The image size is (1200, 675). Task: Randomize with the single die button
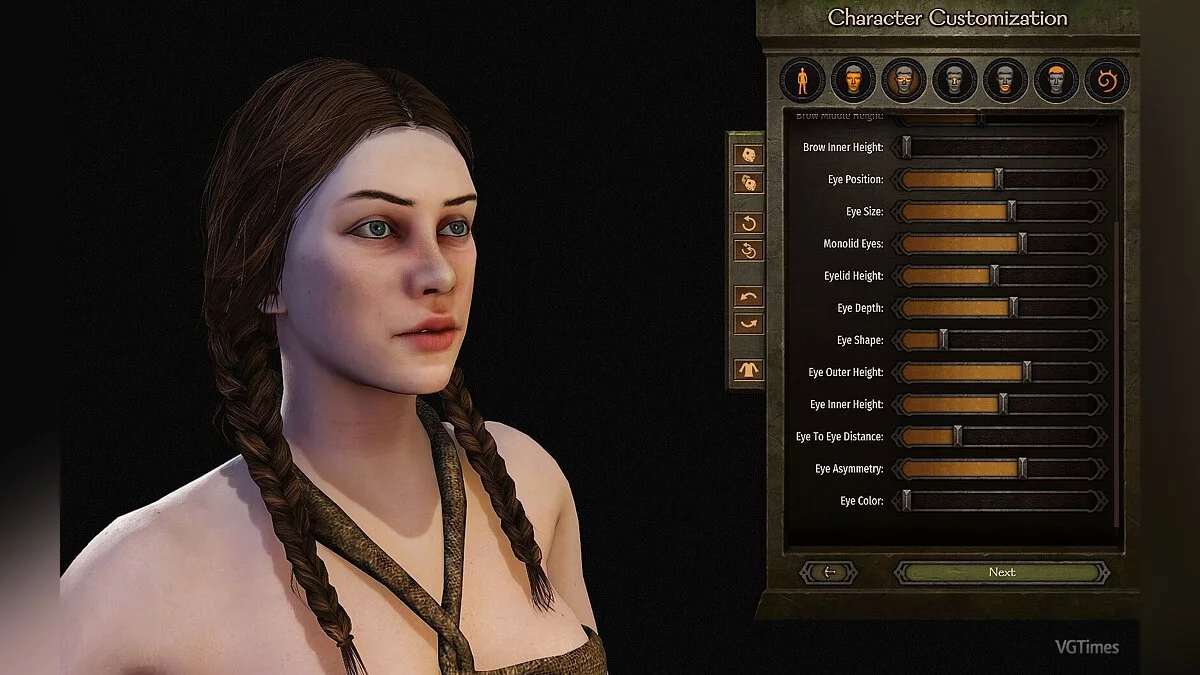coord(749,155)
